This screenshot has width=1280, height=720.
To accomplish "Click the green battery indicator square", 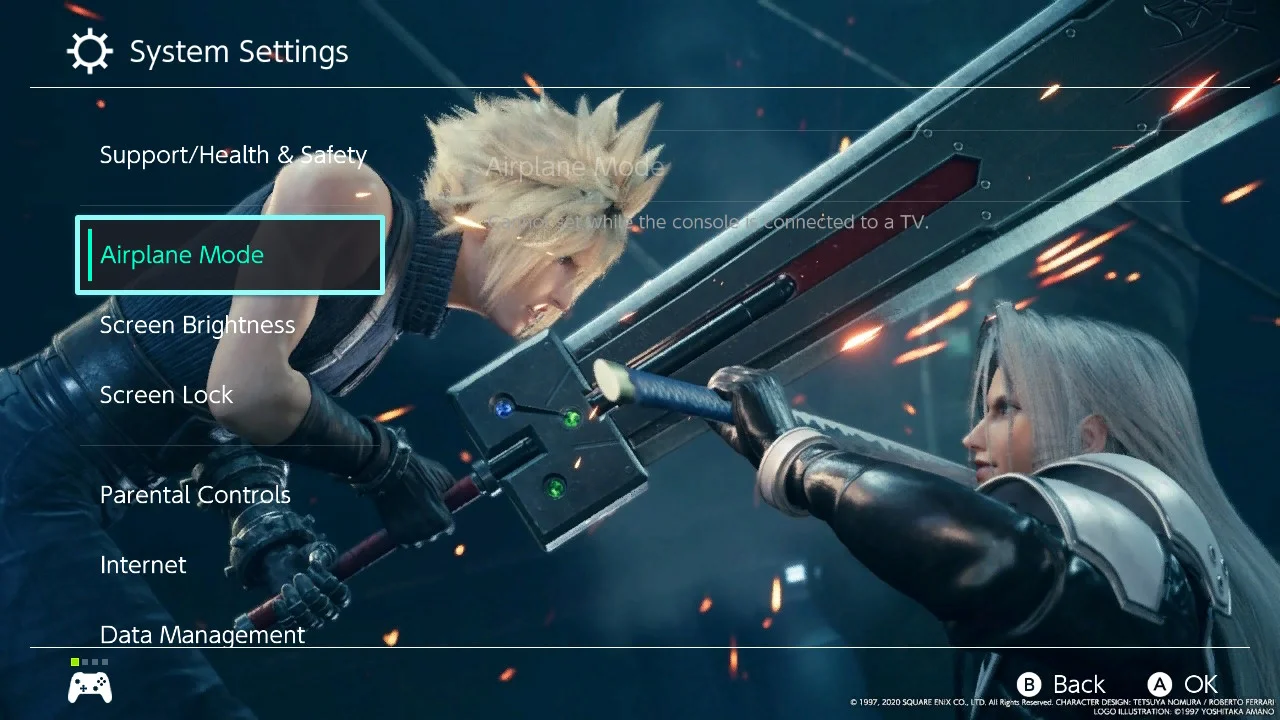I will coord(75,661).
